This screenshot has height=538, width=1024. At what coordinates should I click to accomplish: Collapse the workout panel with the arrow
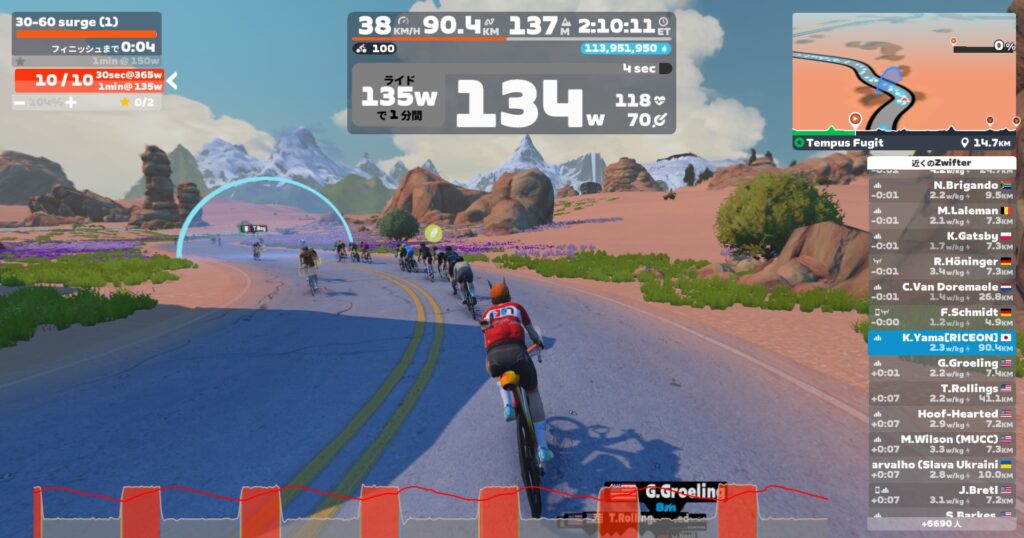click(x=172, y=80)
